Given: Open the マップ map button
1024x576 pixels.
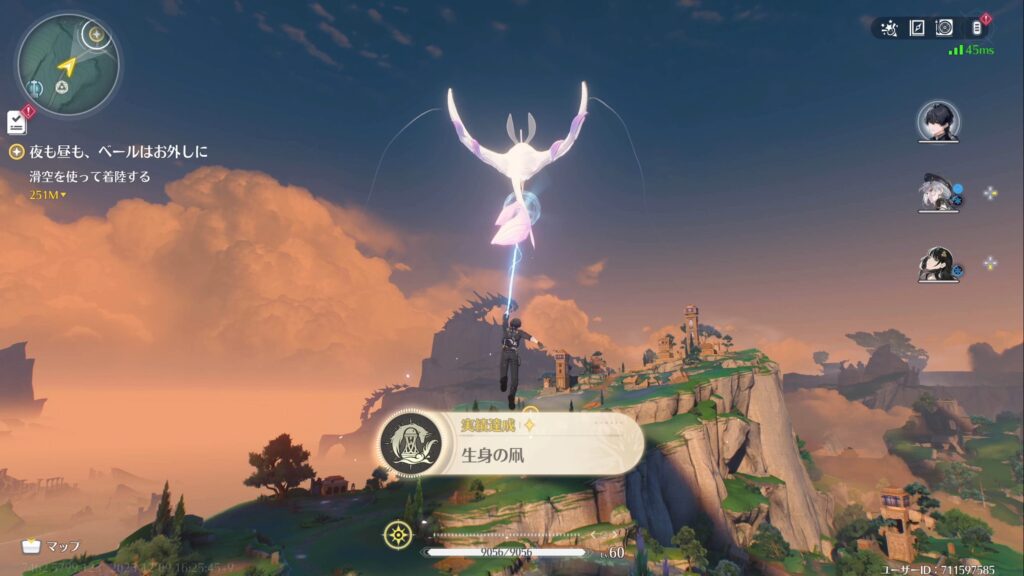Looking at the screenshot, I should tap(52, 546).
